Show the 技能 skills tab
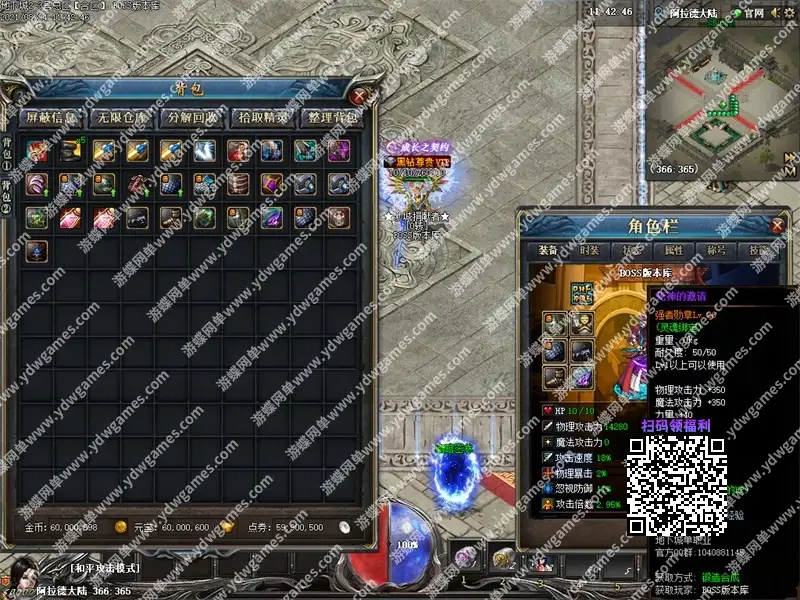Viewport: 800px width, 600px height. [x=759, y=251]
